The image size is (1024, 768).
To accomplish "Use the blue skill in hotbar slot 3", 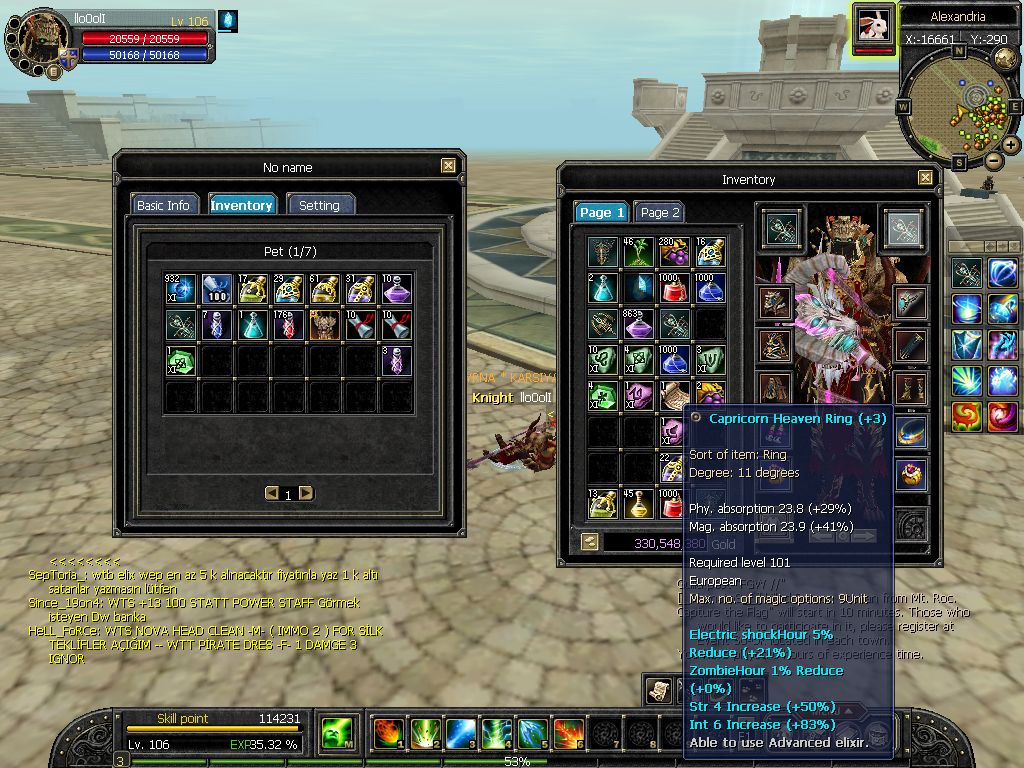I will (x=460, y=734).
